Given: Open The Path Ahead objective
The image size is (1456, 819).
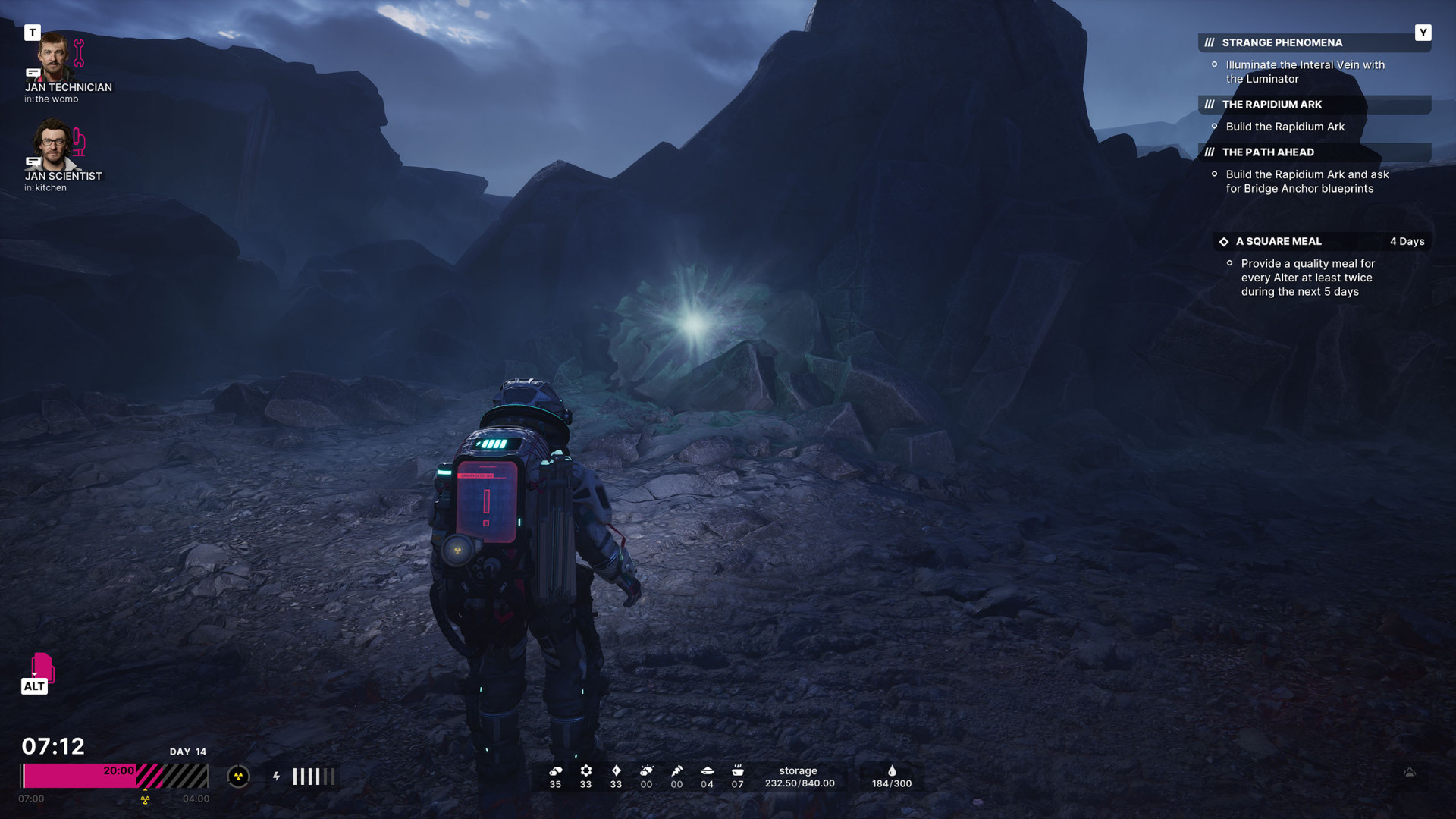Looking at the screenshot, I should [x=1268, y=152].
